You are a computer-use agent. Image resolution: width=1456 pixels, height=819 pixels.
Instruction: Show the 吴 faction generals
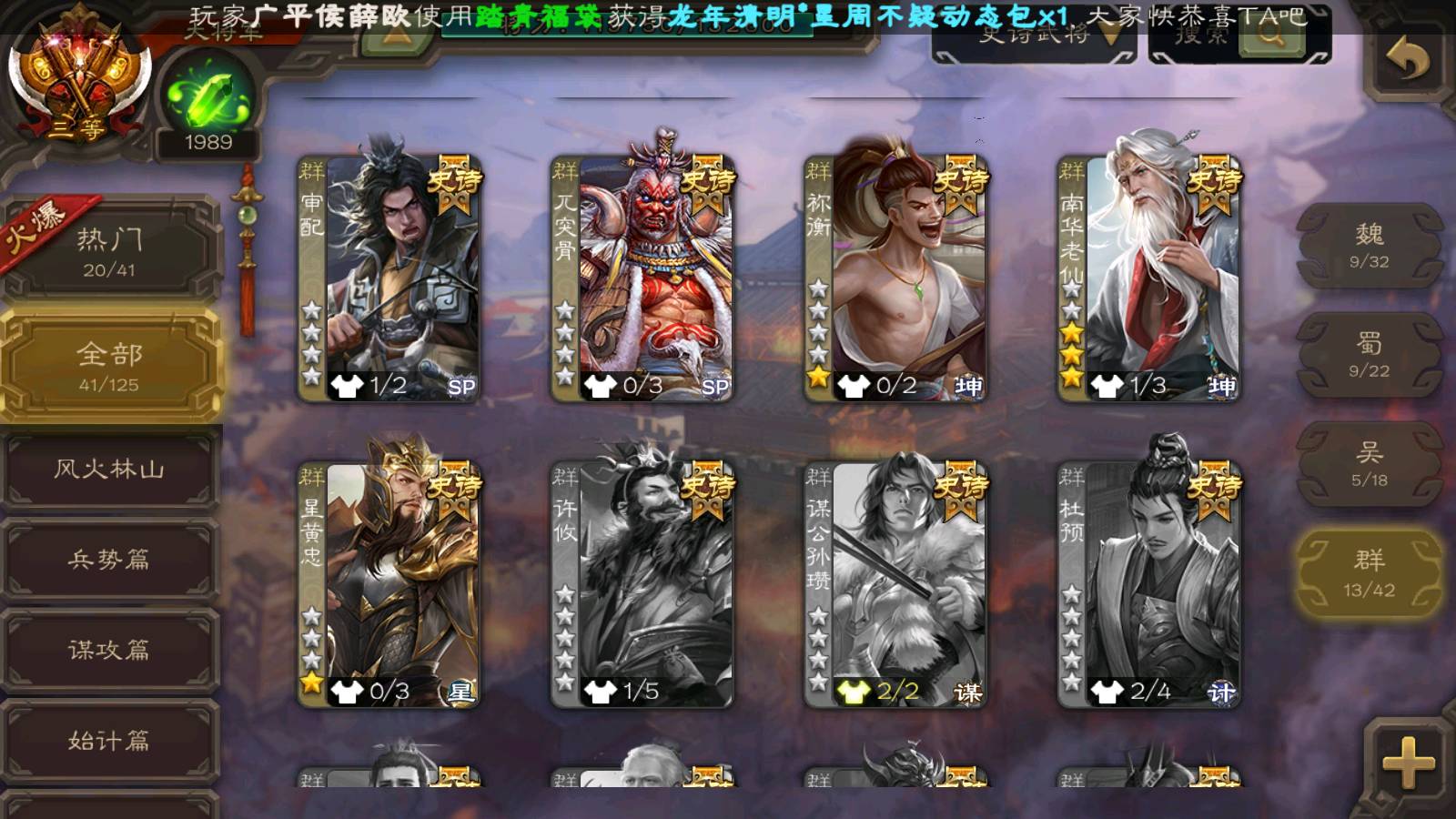(x=1369, y=464)
